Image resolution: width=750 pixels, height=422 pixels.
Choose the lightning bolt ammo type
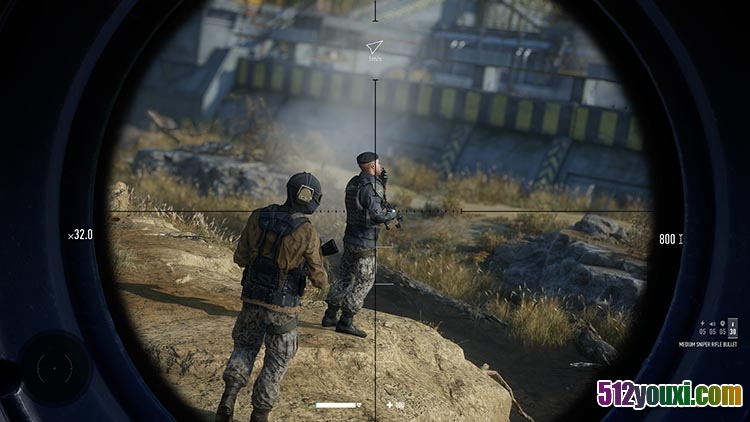(x=703, y=324)
